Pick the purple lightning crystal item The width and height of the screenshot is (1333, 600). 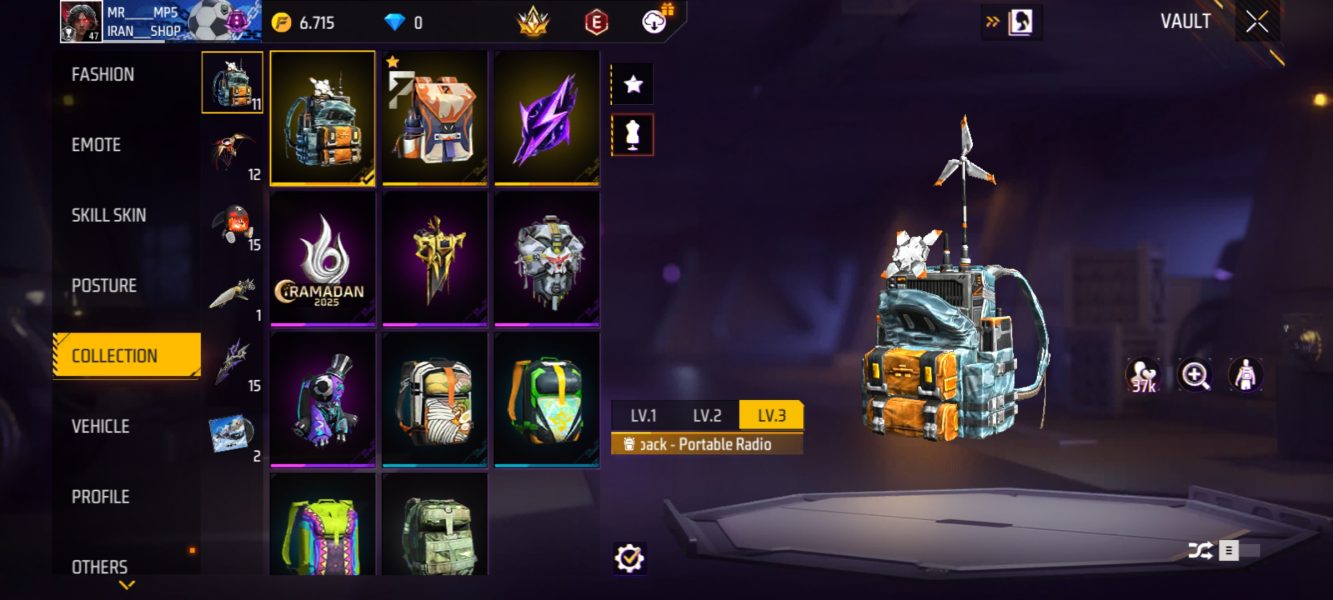click(x=546, y=119)
